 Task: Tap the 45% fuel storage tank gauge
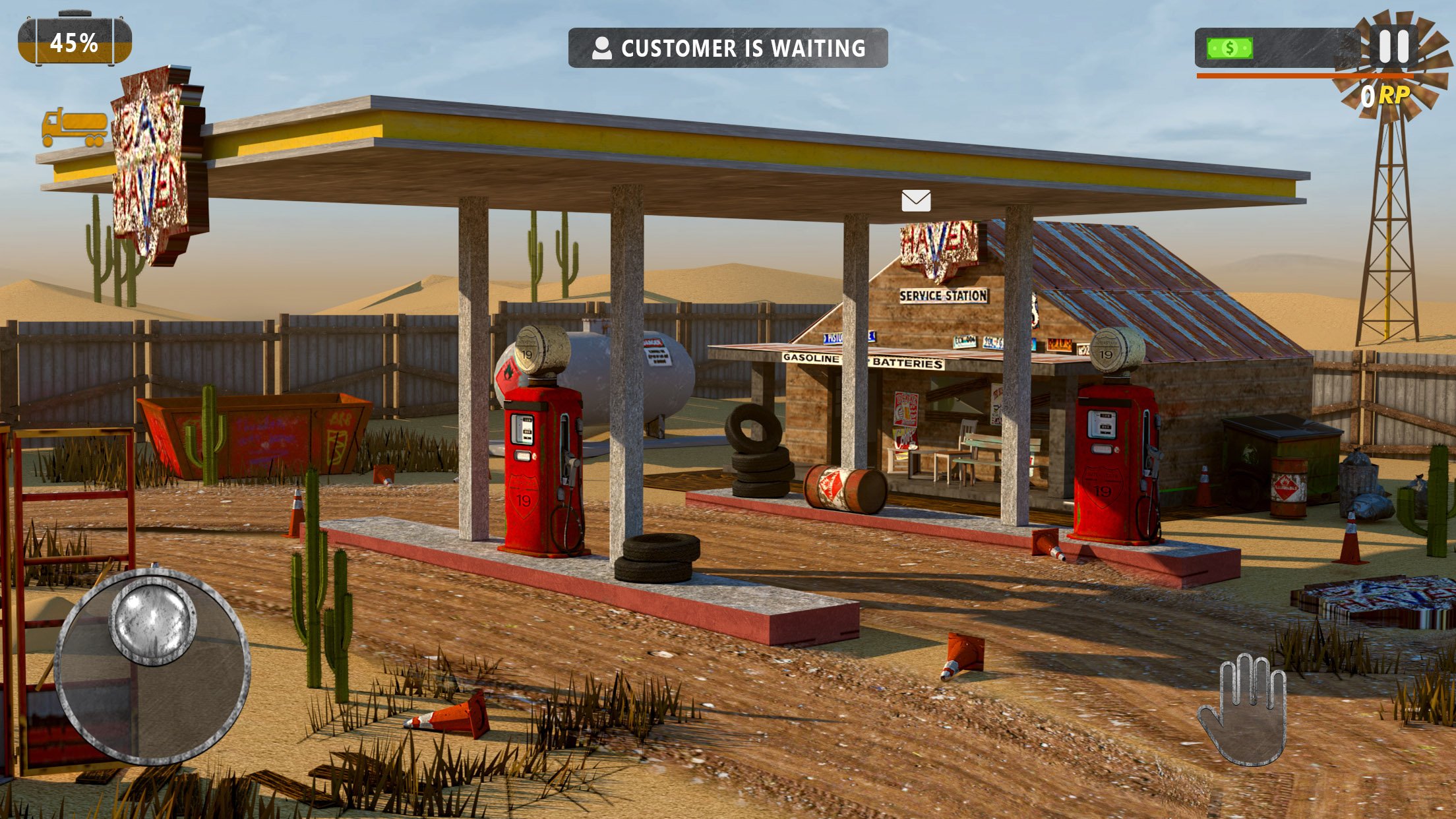point(73,41)
